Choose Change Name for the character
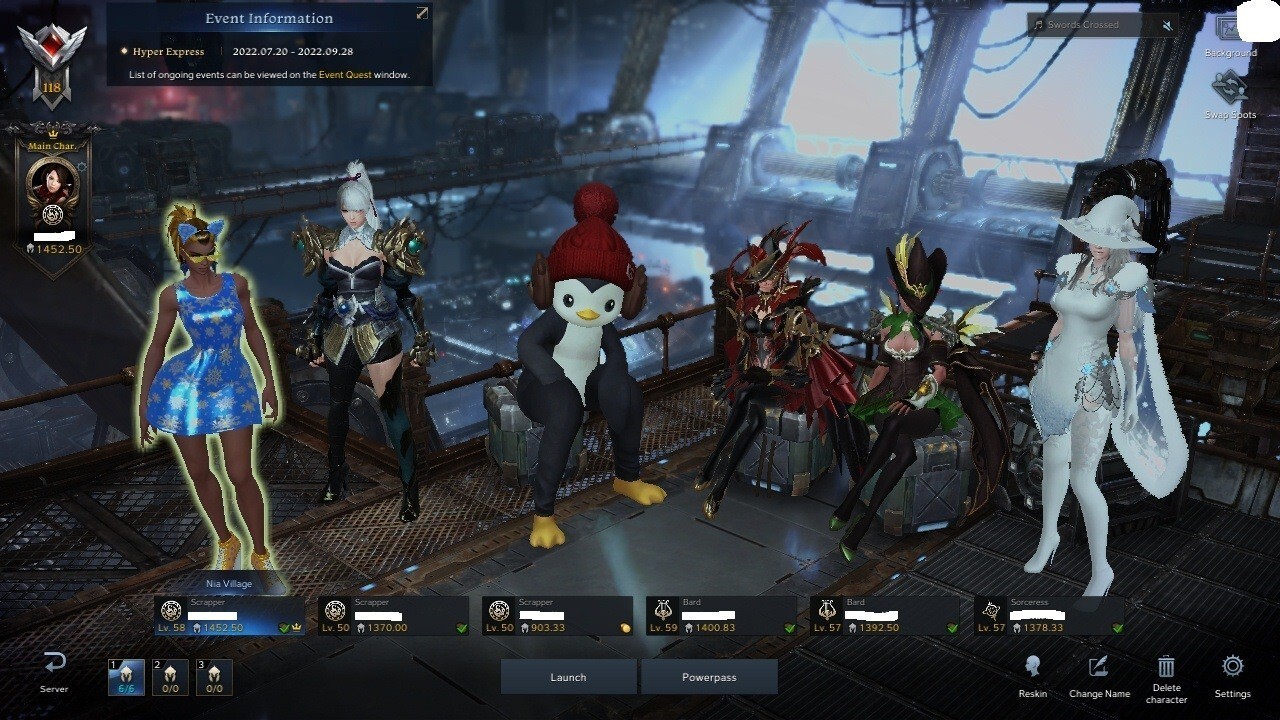The image size is (1280, 720). tap(1099, 675)
